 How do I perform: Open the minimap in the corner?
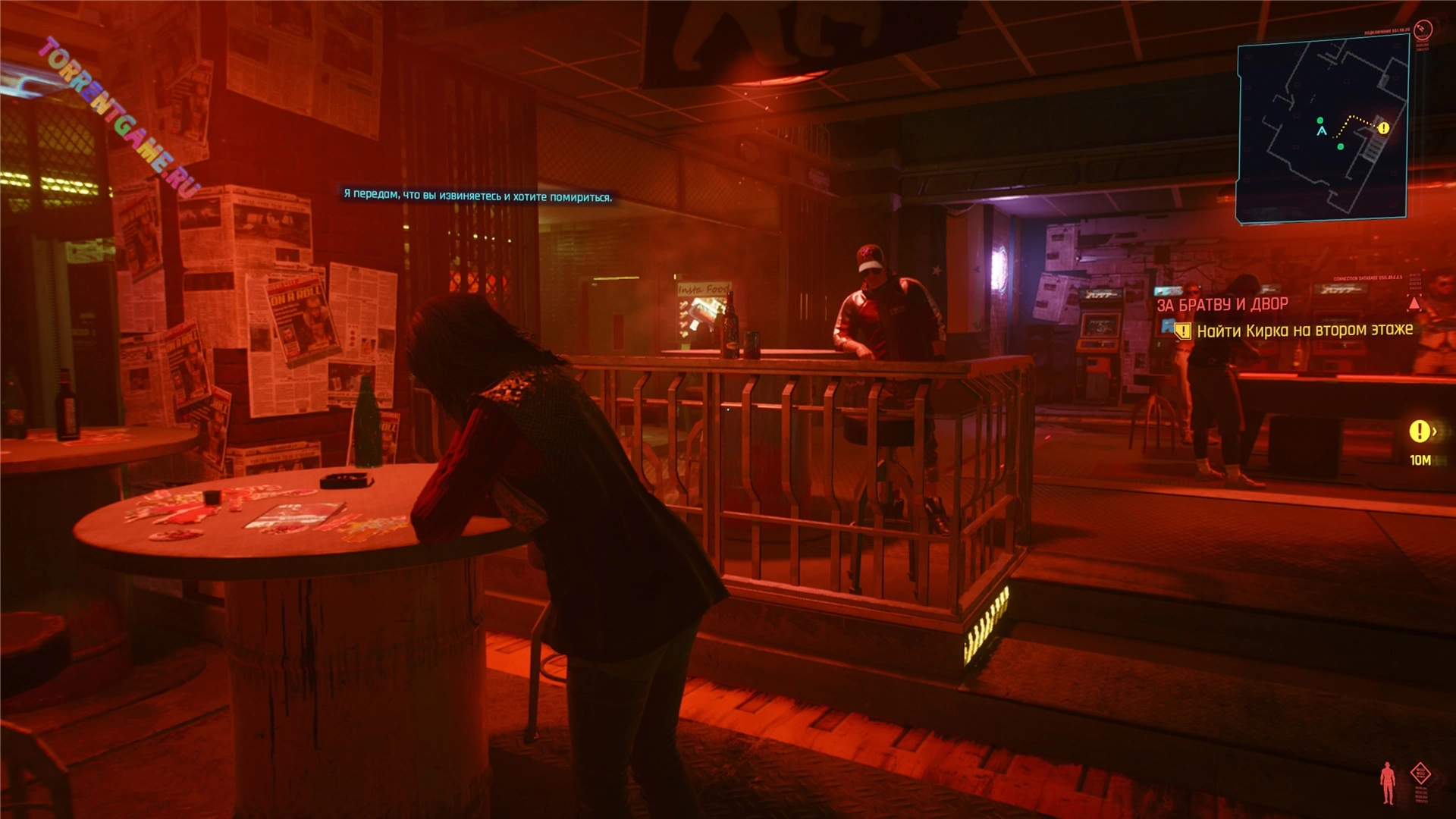pos(1323,129)
